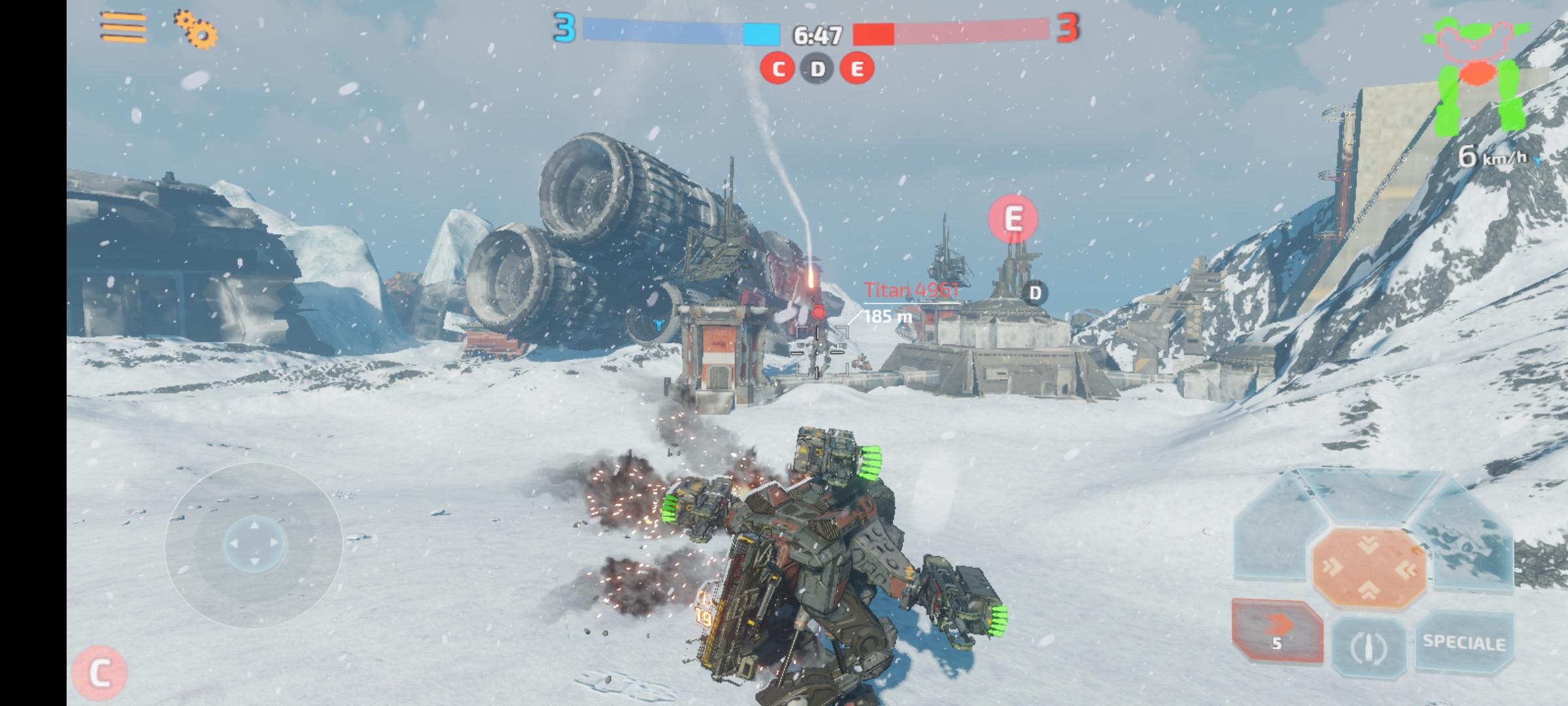Select the C beacon tab at top
Image resolution: width=1568 pixels, height=706 pixels.
tap(778, 68)
